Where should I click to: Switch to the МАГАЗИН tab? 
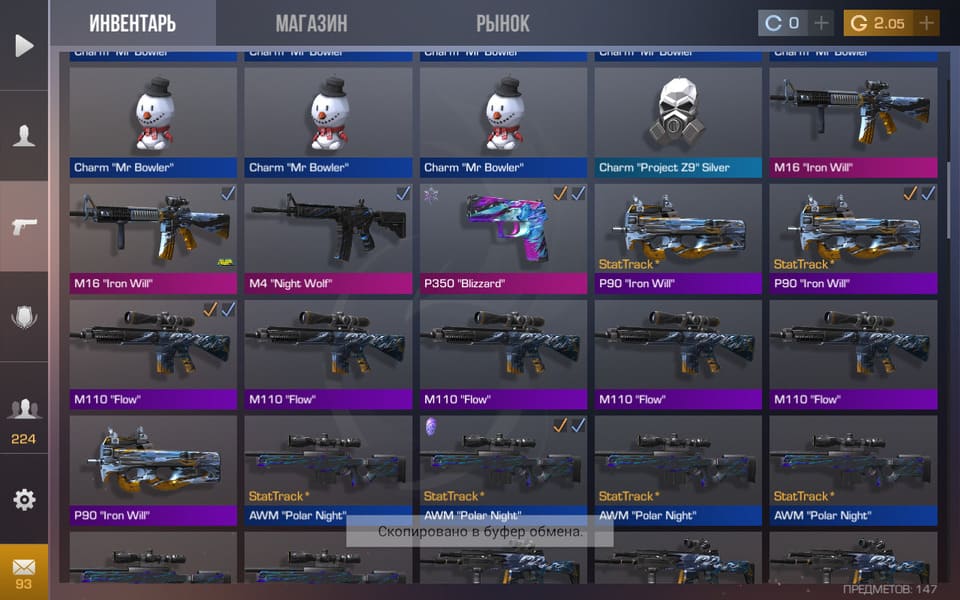pos(311,23)
